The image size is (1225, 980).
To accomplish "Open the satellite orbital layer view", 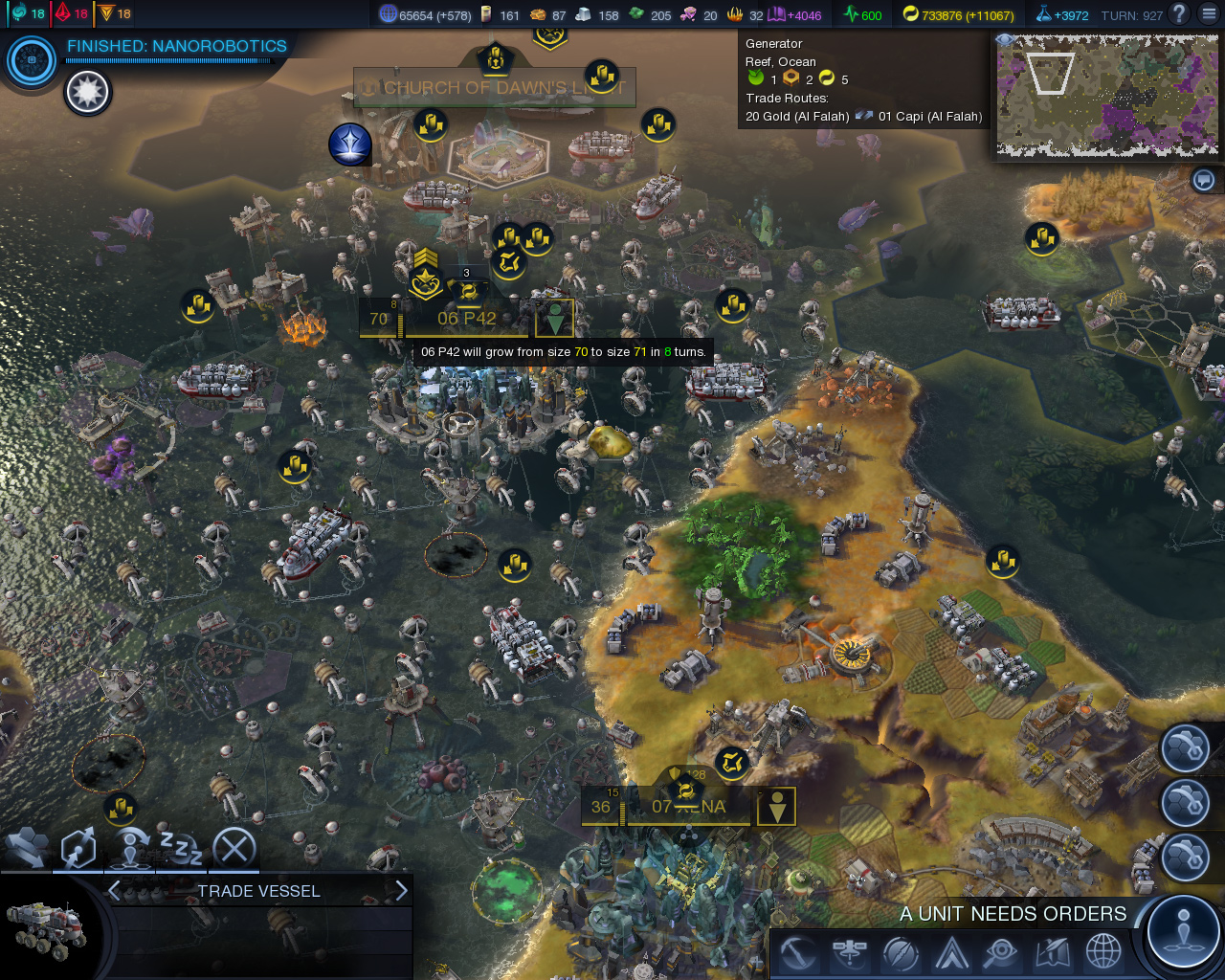I will point(852,953).
